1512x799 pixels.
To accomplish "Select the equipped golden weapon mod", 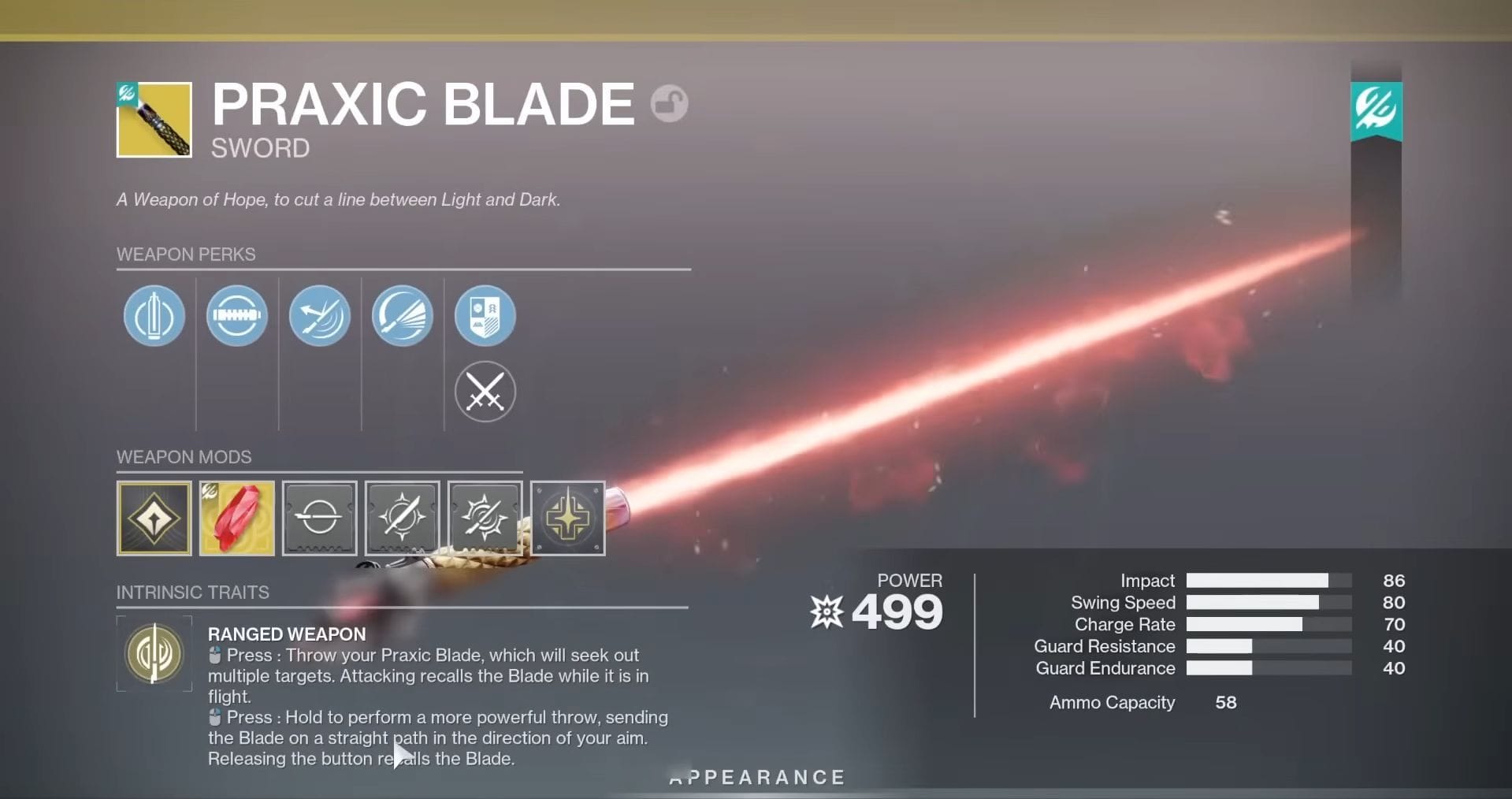I will (154, 518).
